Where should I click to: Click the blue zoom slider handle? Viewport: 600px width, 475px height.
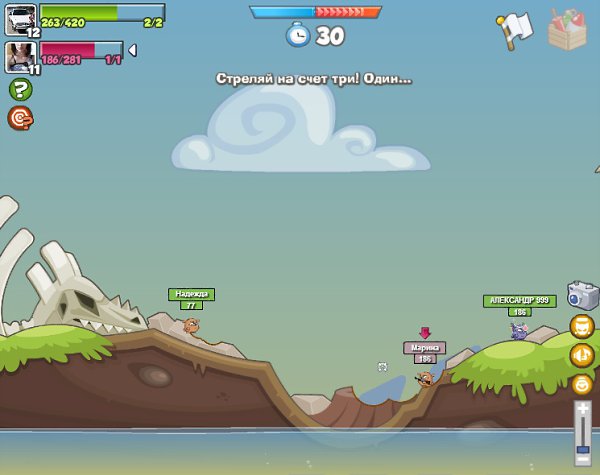(x=582, y=448)
